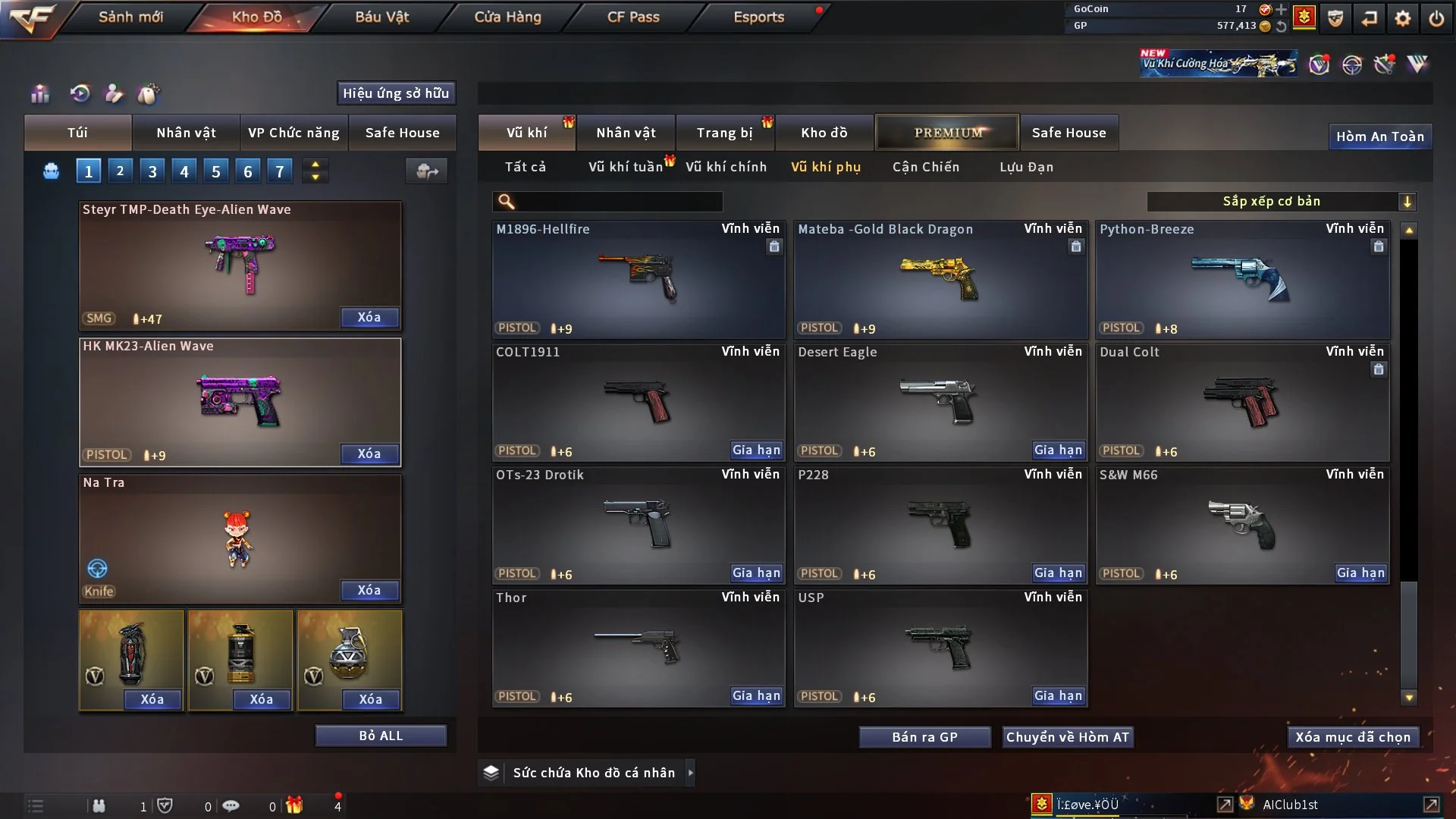Remove the HK MK23-Alien Wave pistol
Image resolution: width=1456 pixels, height=819 pixels.
(x=369, y=453)
